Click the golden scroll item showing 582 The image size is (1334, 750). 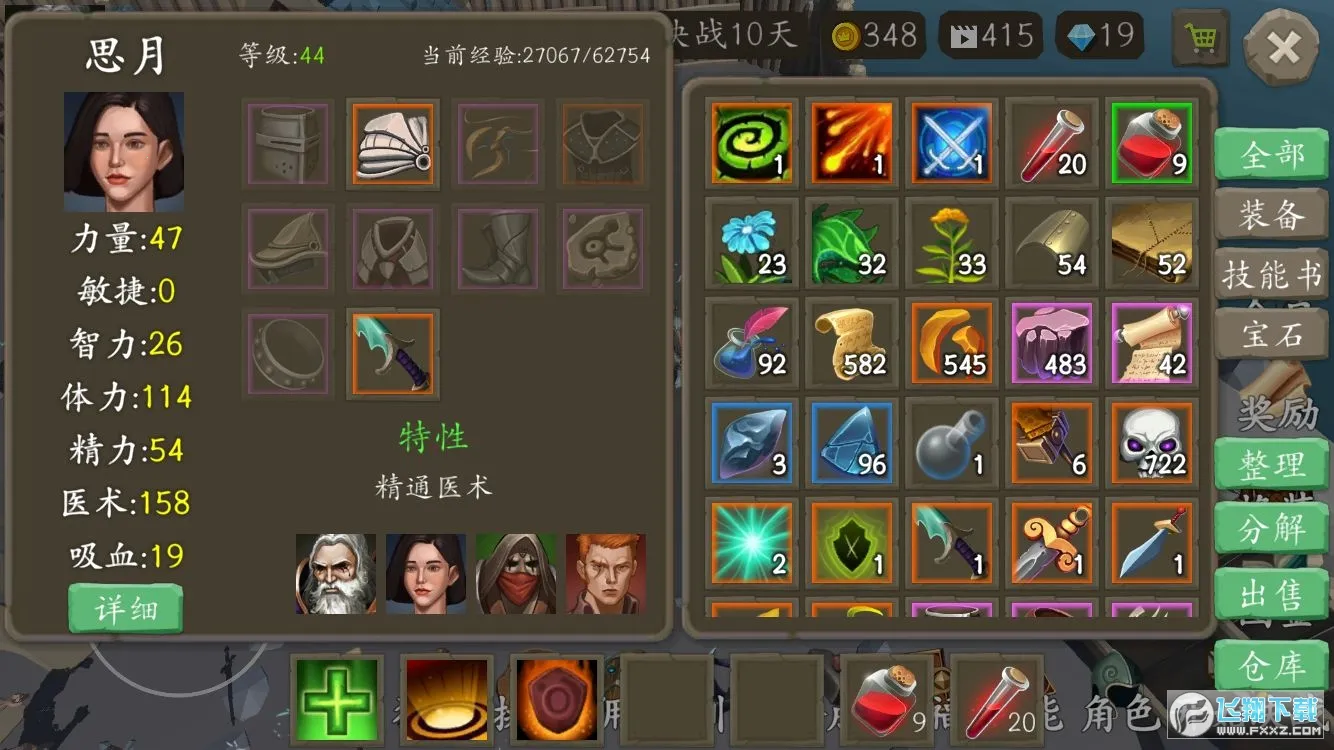(851, 342)
